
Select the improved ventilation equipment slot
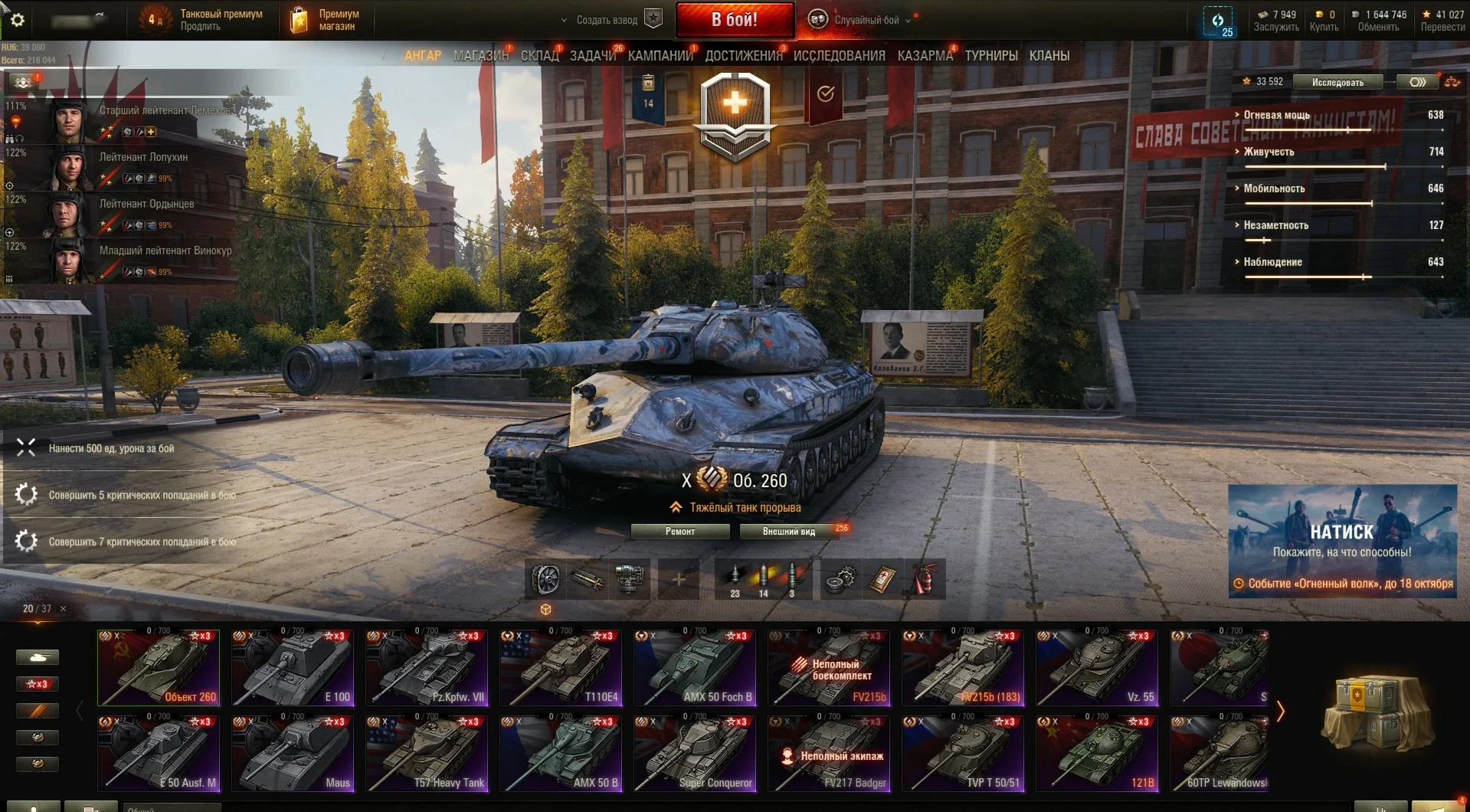point(546,580)
